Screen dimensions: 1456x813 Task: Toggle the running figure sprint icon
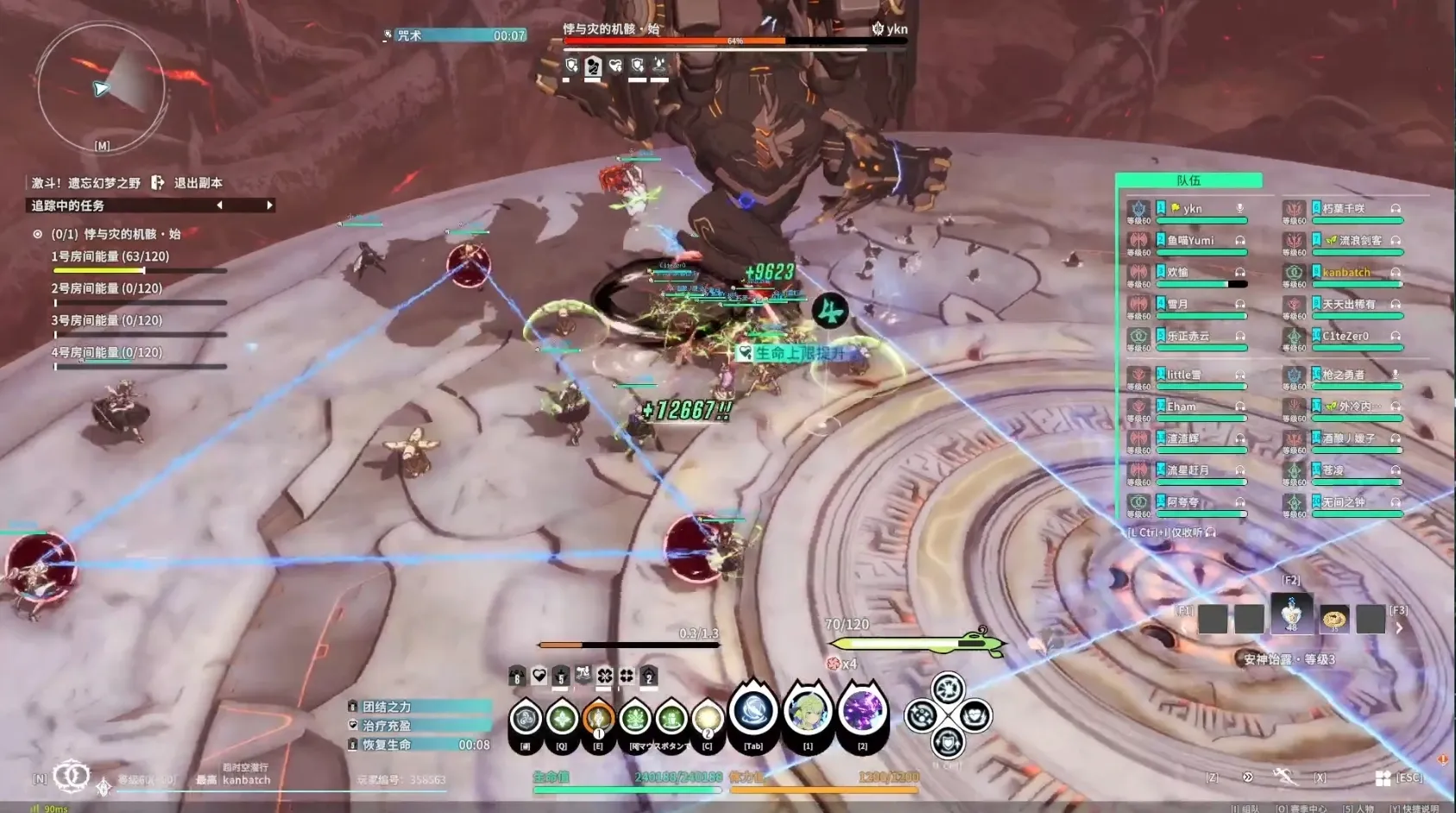tap(1284, 777)
